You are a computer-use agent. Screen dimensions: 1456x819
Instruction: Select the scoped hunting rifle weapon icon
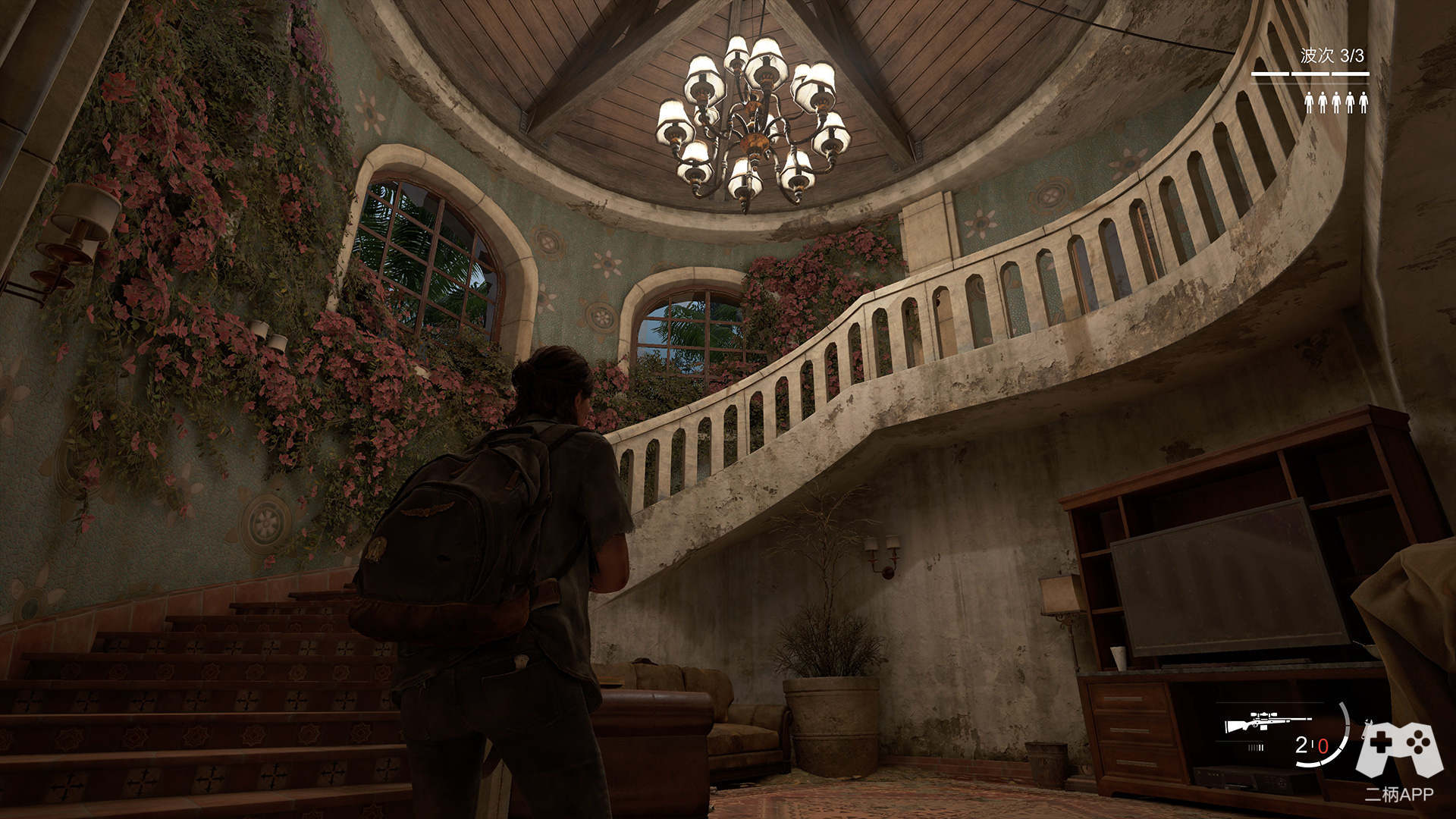tap(1268, 721)
